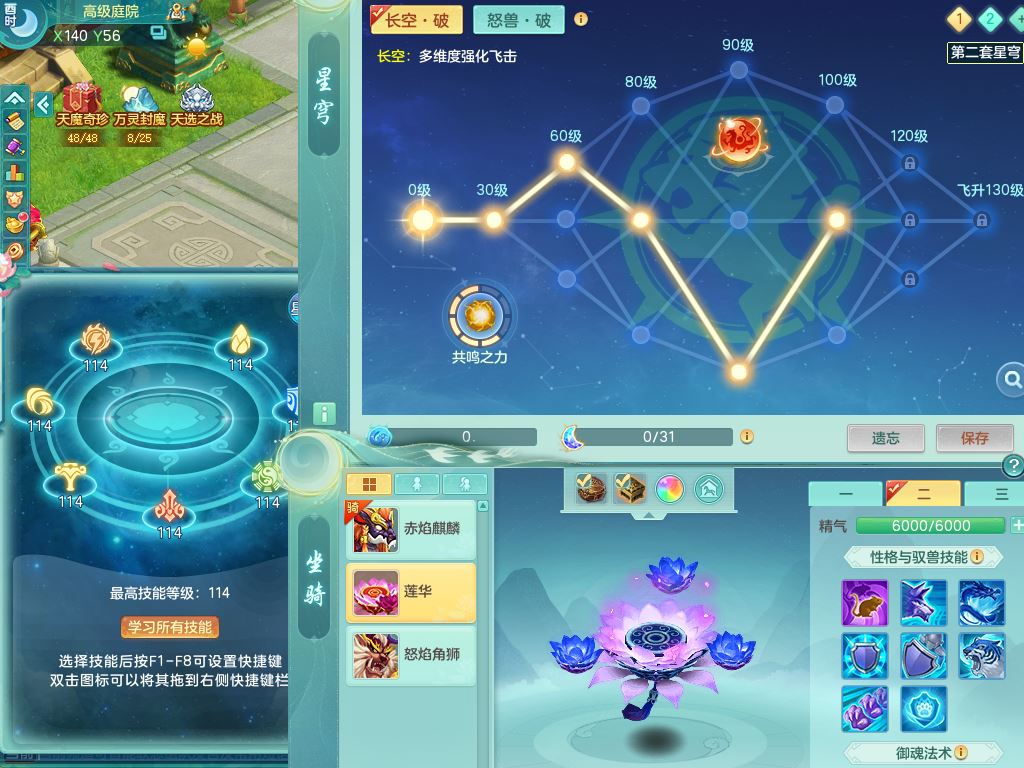Open the rainbow color dye icon
The width and height of the screenshot is (1024, 768).
coord(669,489)
